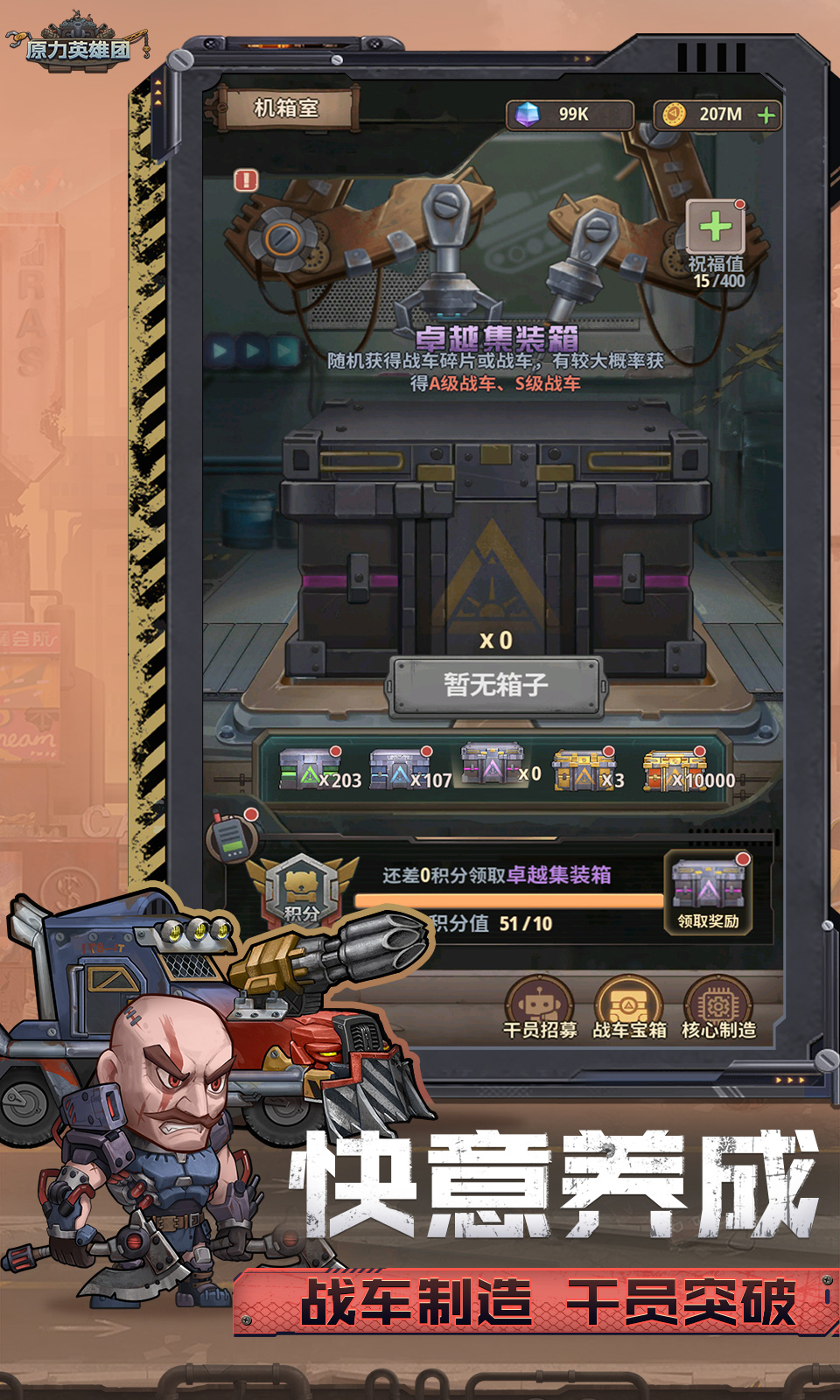840x1400 pixels.
Task: Open the walkie-talkie icon
Action: [x=232, y=836]
